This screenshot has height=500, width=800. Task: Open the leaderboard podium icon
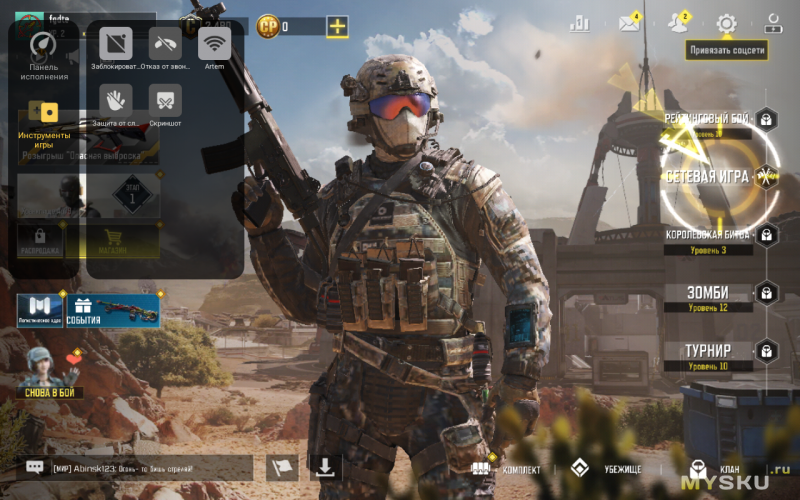coord(580,24)
